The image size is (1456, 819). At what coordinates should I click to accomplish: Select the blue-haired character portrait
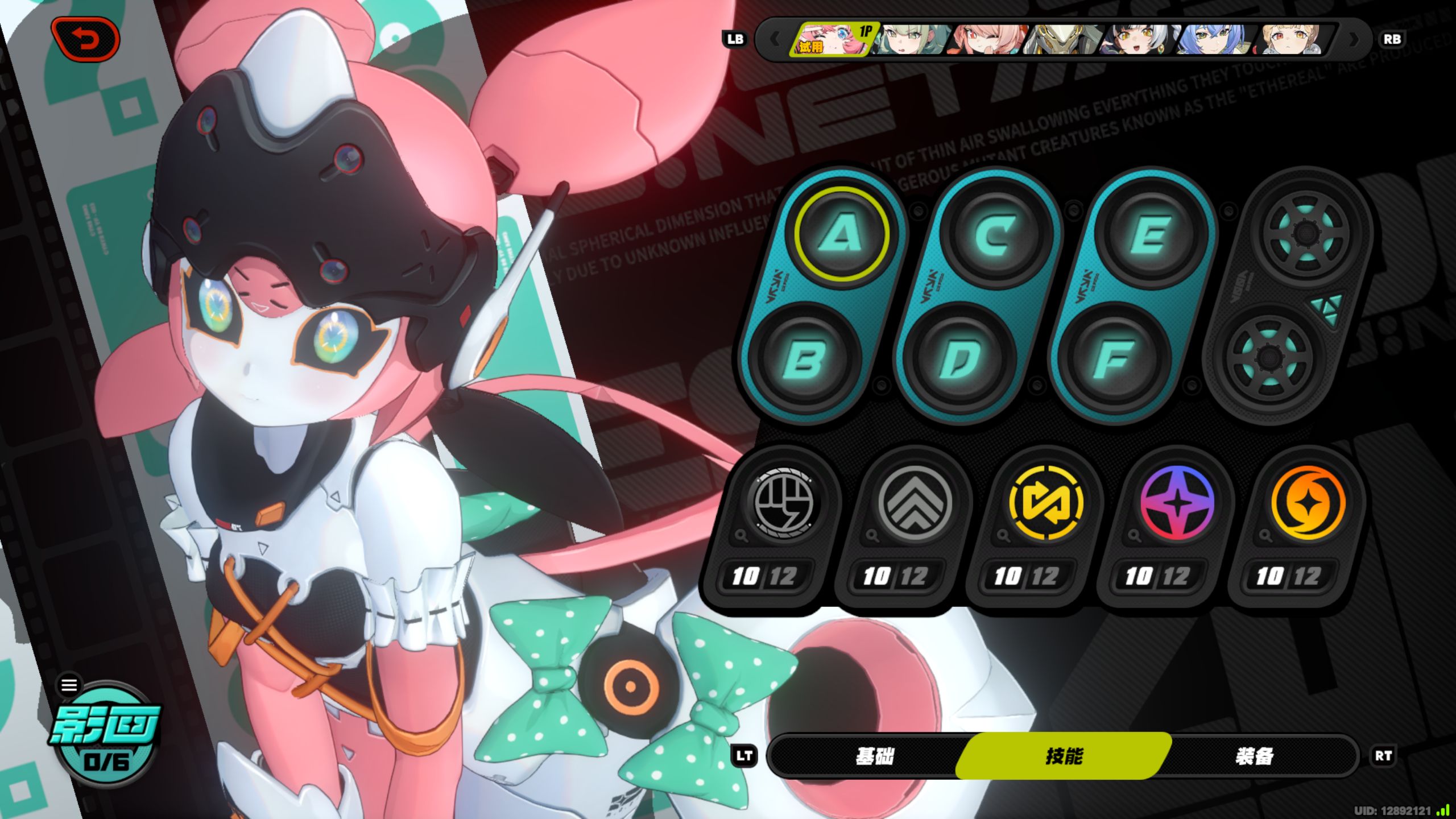coord(1215,39)
